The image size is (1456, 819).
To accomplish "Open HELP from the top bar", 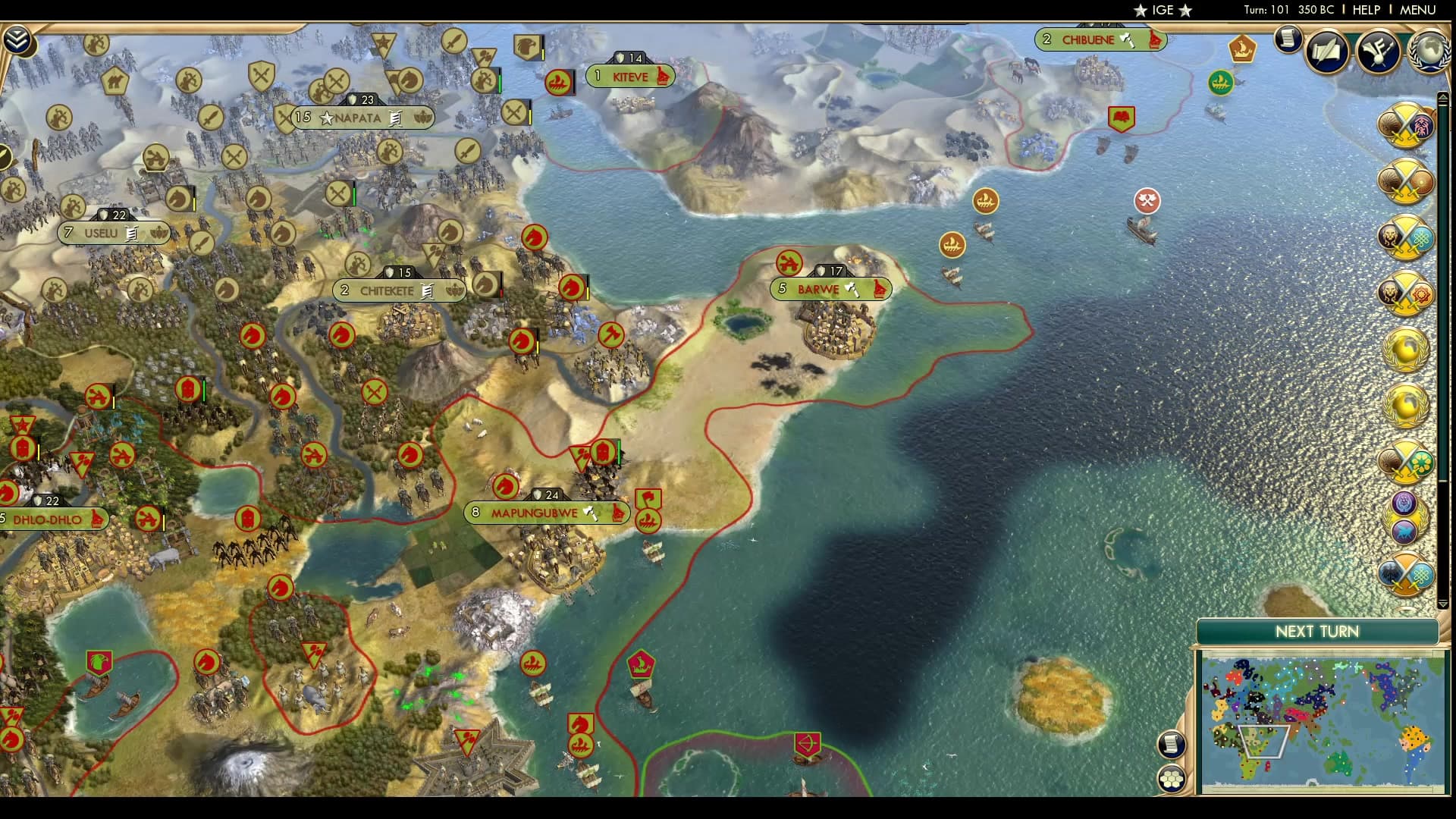I will pos(1367,11).
